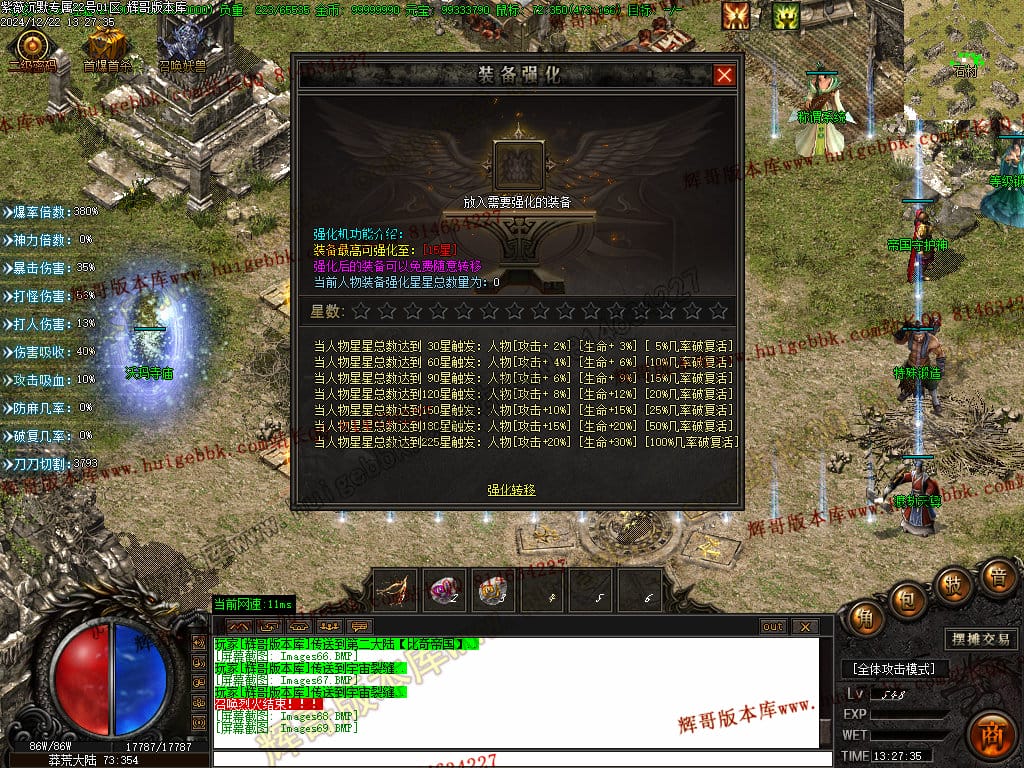This screenshot has height=768, width=1024.
Task: Open the 摆摊交易 stall trading button
Action: [979, 639]
